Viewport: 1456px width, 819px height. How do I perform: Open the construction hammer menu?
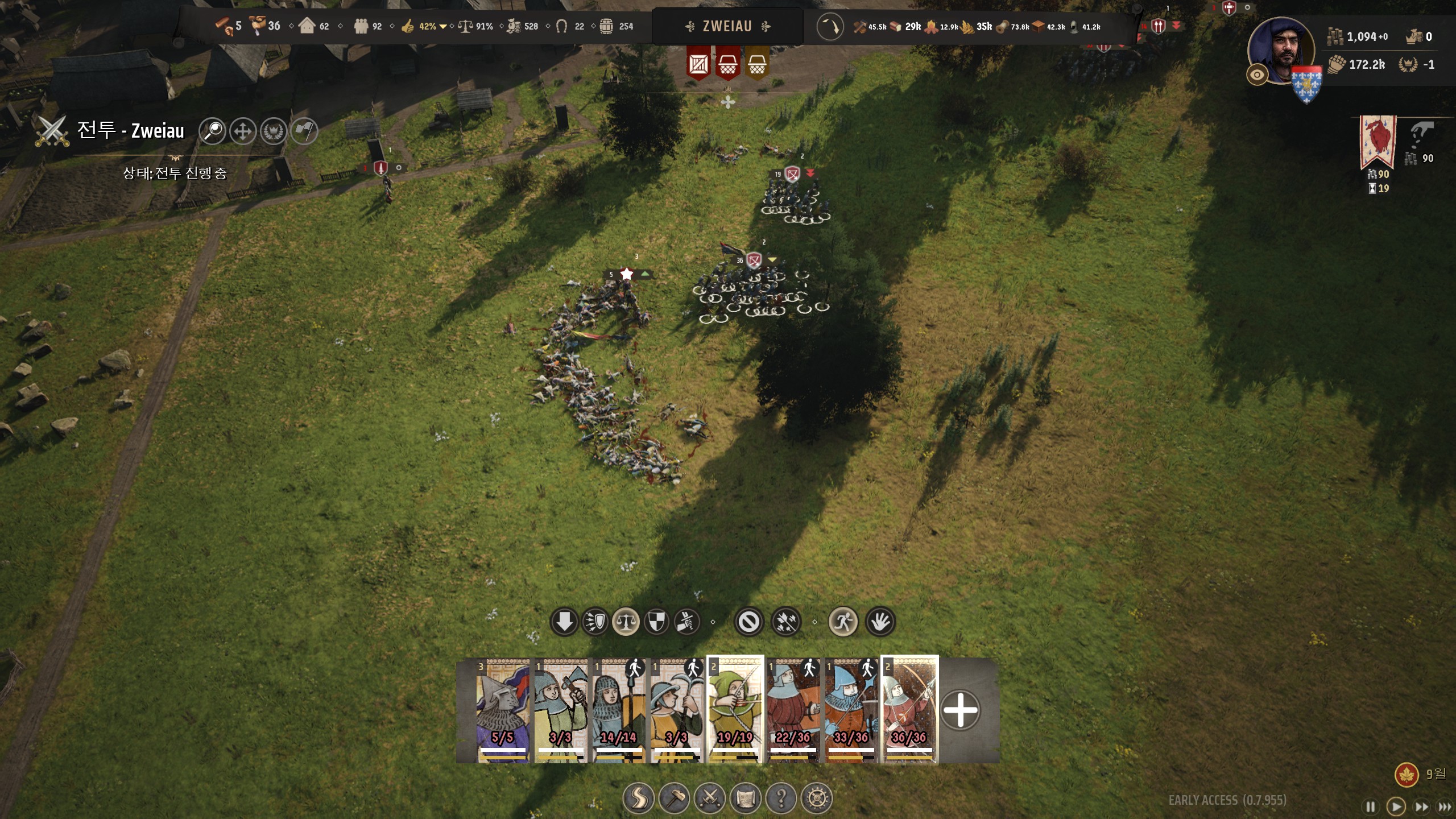[x=674, y=799]
